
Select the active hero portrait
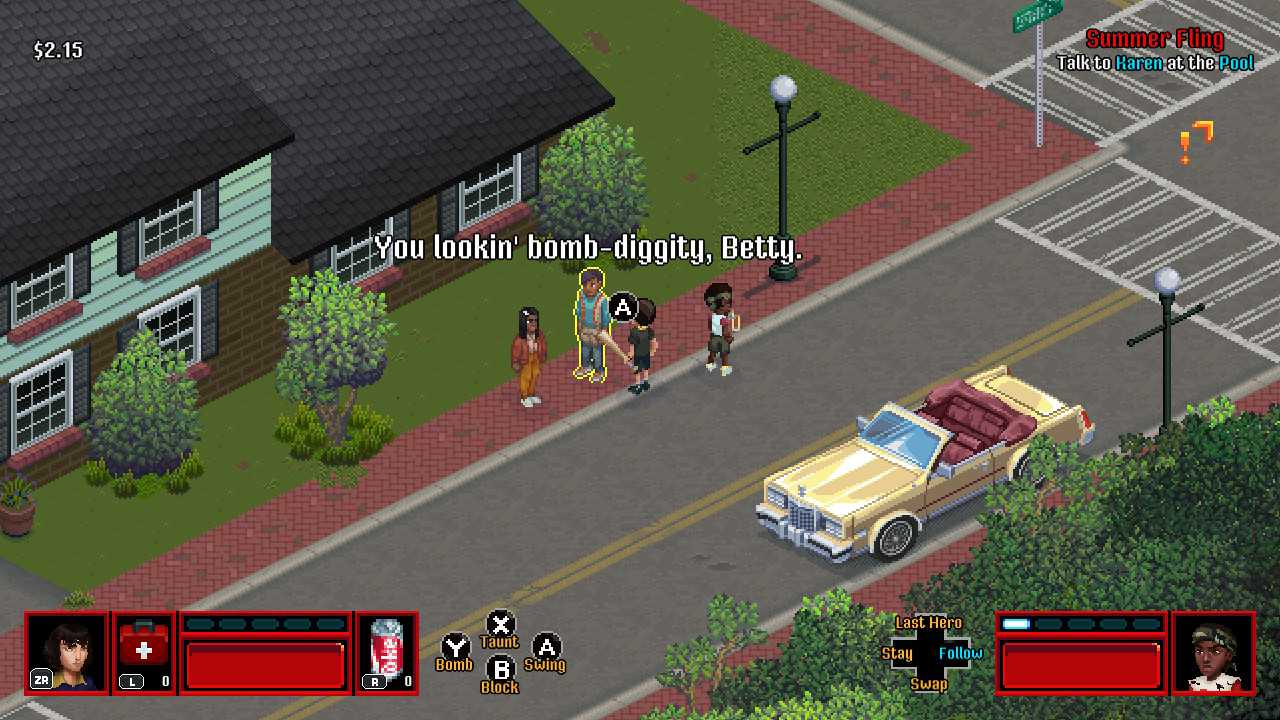point(67,653)
